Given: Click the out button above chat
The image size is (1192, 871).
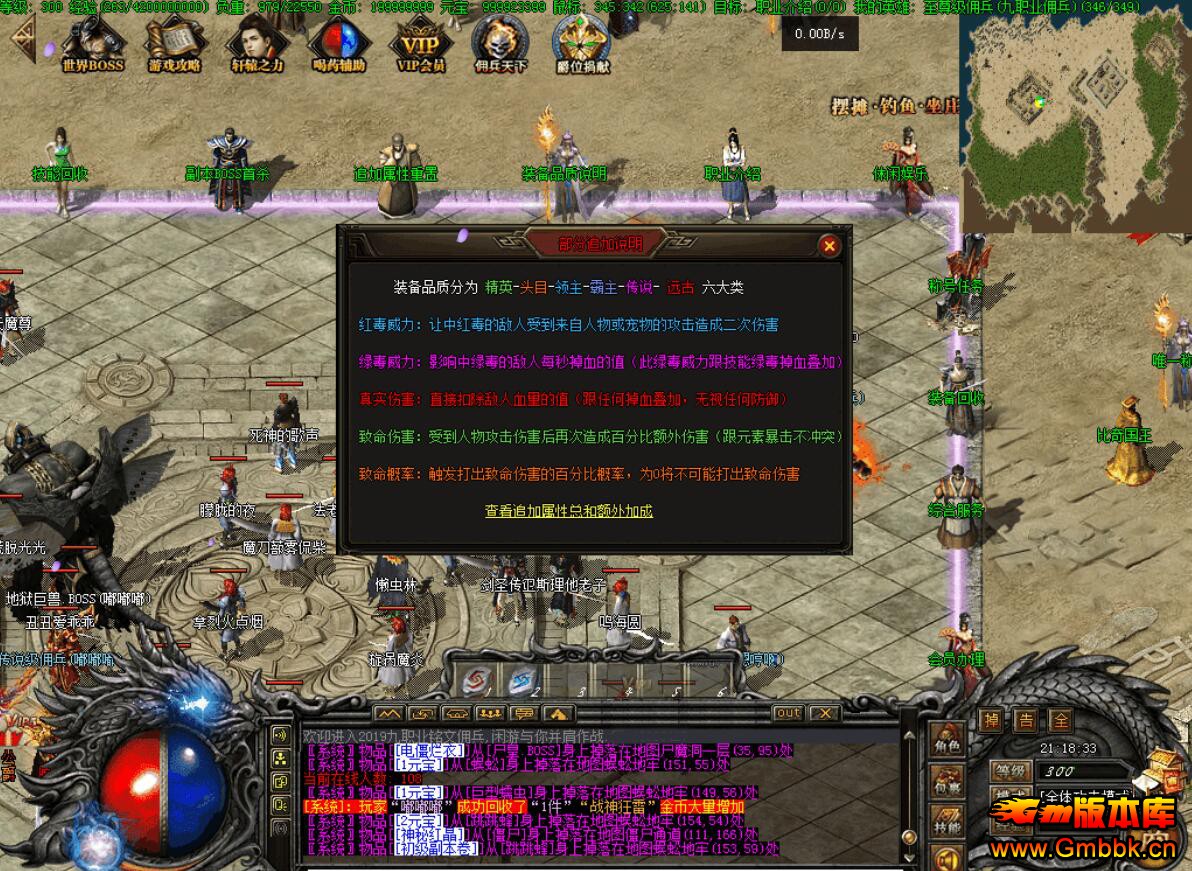Looking at the screenshot, I should pyautogui.click(x=788, y=713).
